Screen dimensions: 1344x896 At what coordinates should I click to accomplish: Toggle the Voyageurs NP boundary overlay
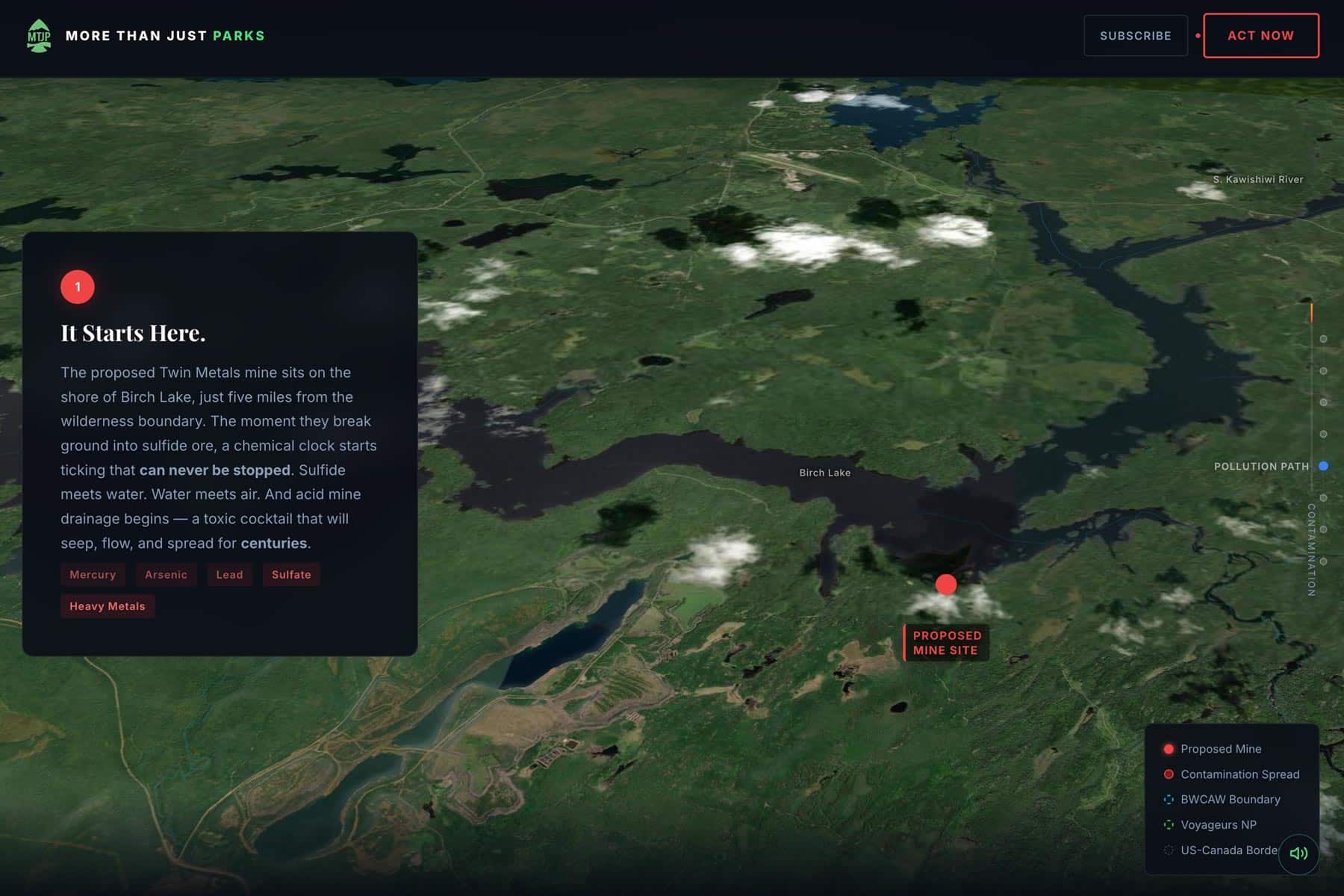1169,824
